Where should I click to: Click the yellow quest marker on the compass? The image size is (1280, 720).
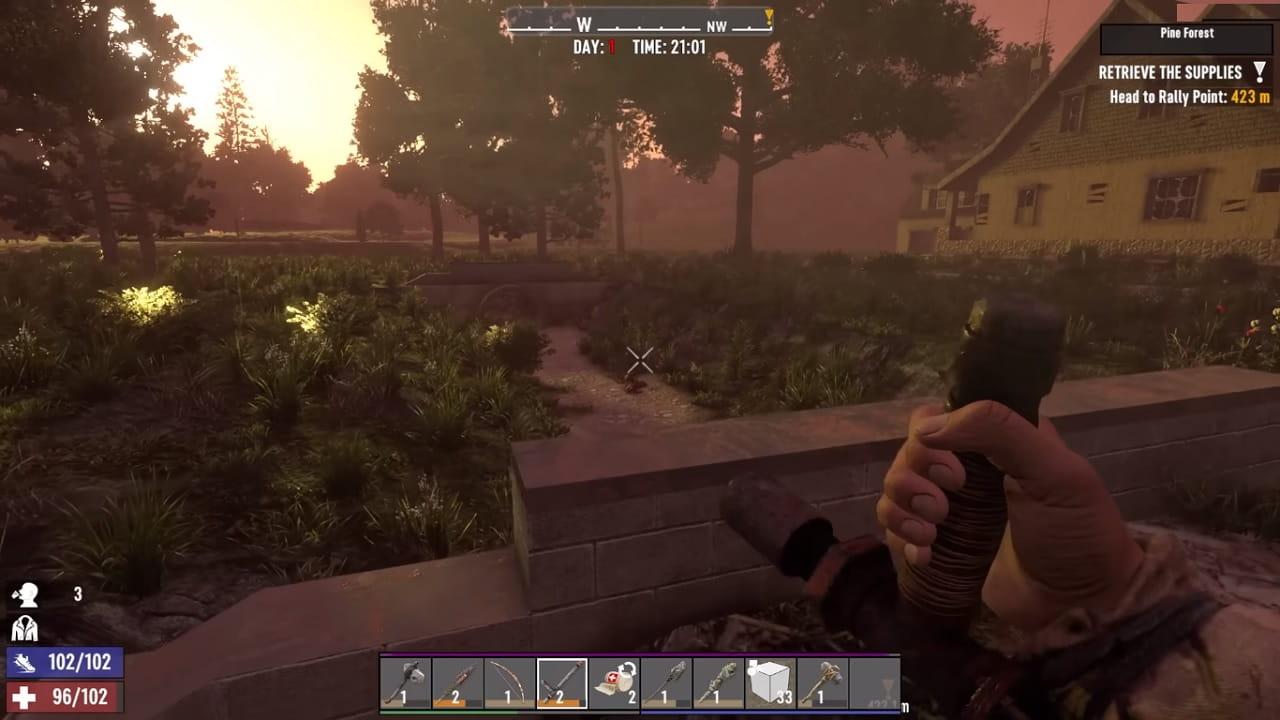769,16
